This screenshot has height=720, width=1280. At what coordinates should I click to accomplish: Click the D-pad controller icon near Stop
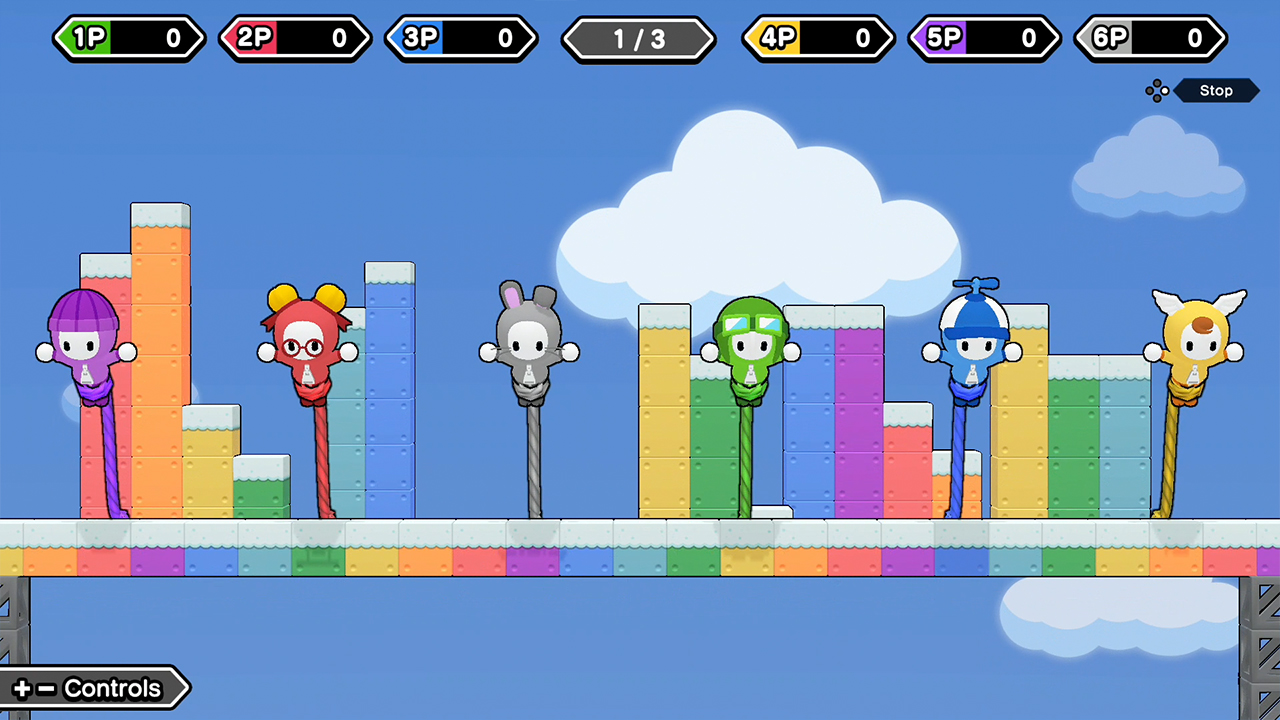coord(1157,90)
